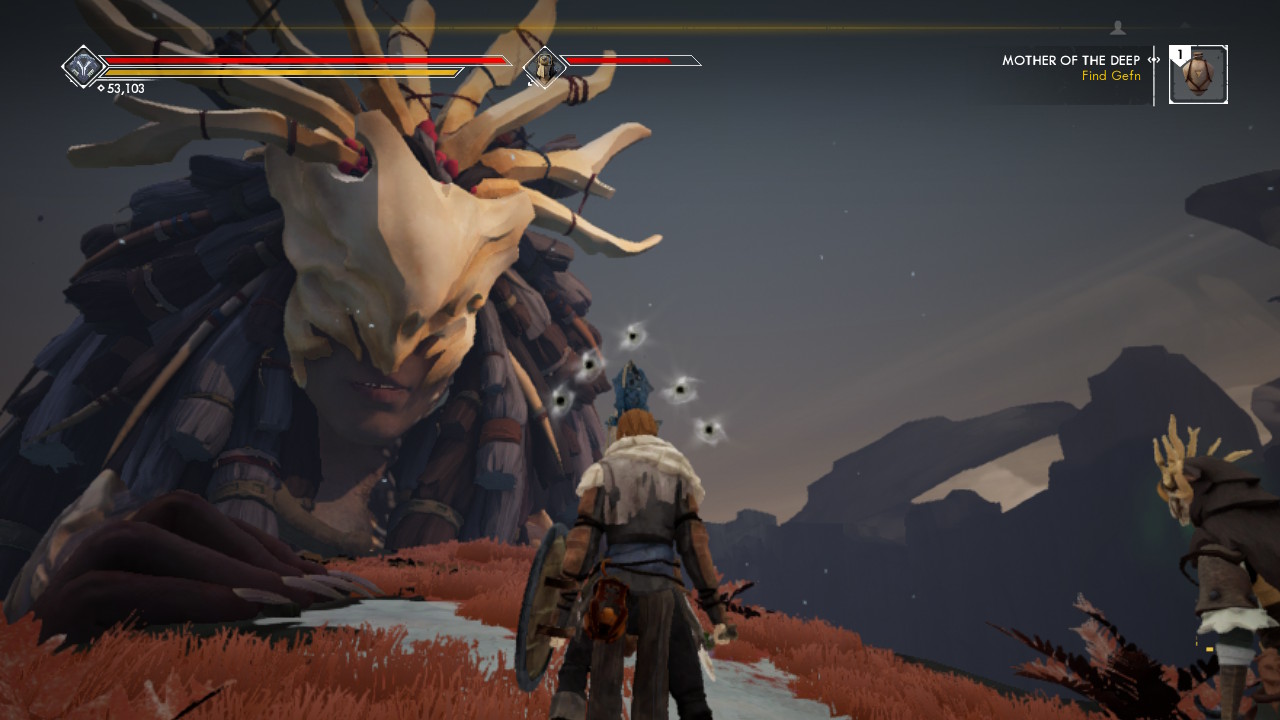Click the player emblem beside the health bar
This screenshot has height=720, width=1280.
coord(83,67)
